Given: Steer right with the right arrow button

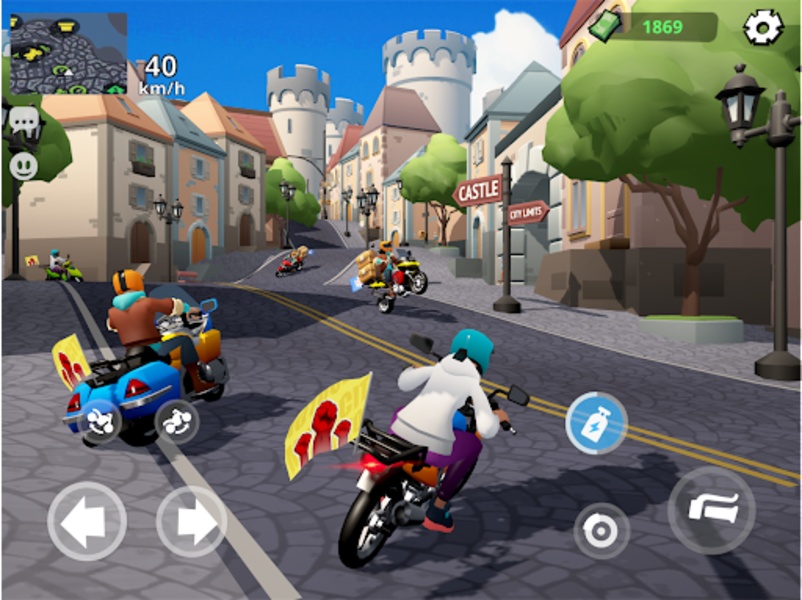Looking at the screenshot, I should (x=192, y=521).
